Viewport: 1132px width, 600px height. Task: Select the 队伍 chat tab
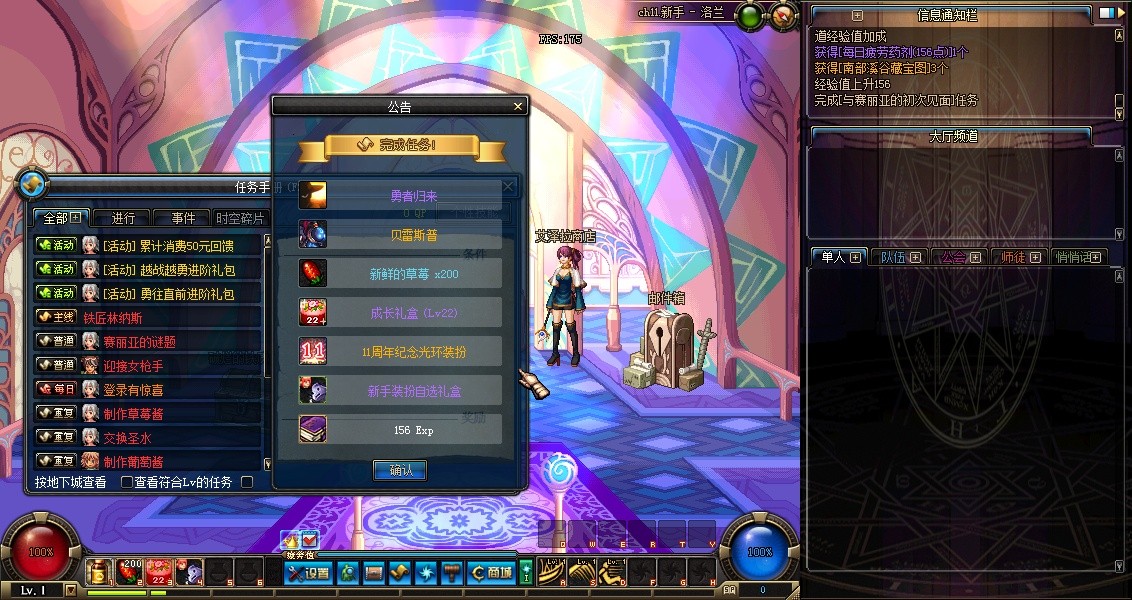(x=894, y=257)
